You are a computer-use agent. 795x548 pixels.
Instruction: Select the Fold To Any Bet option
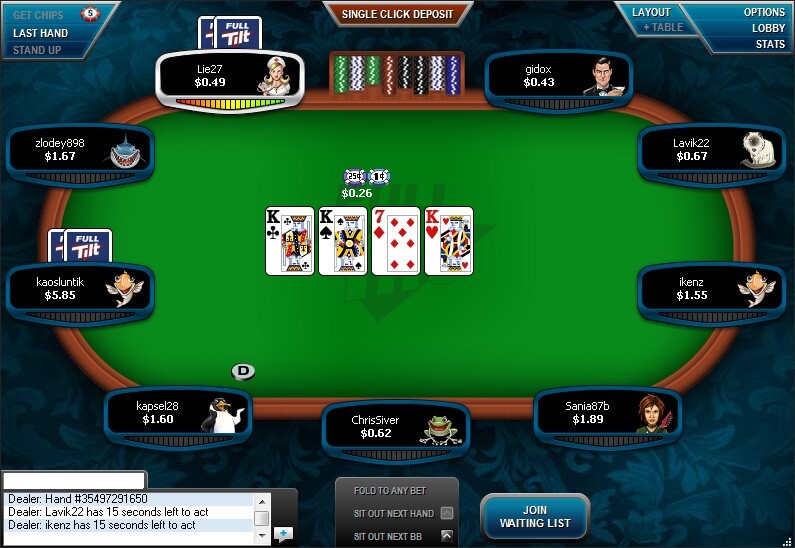[x=397, y=491]
